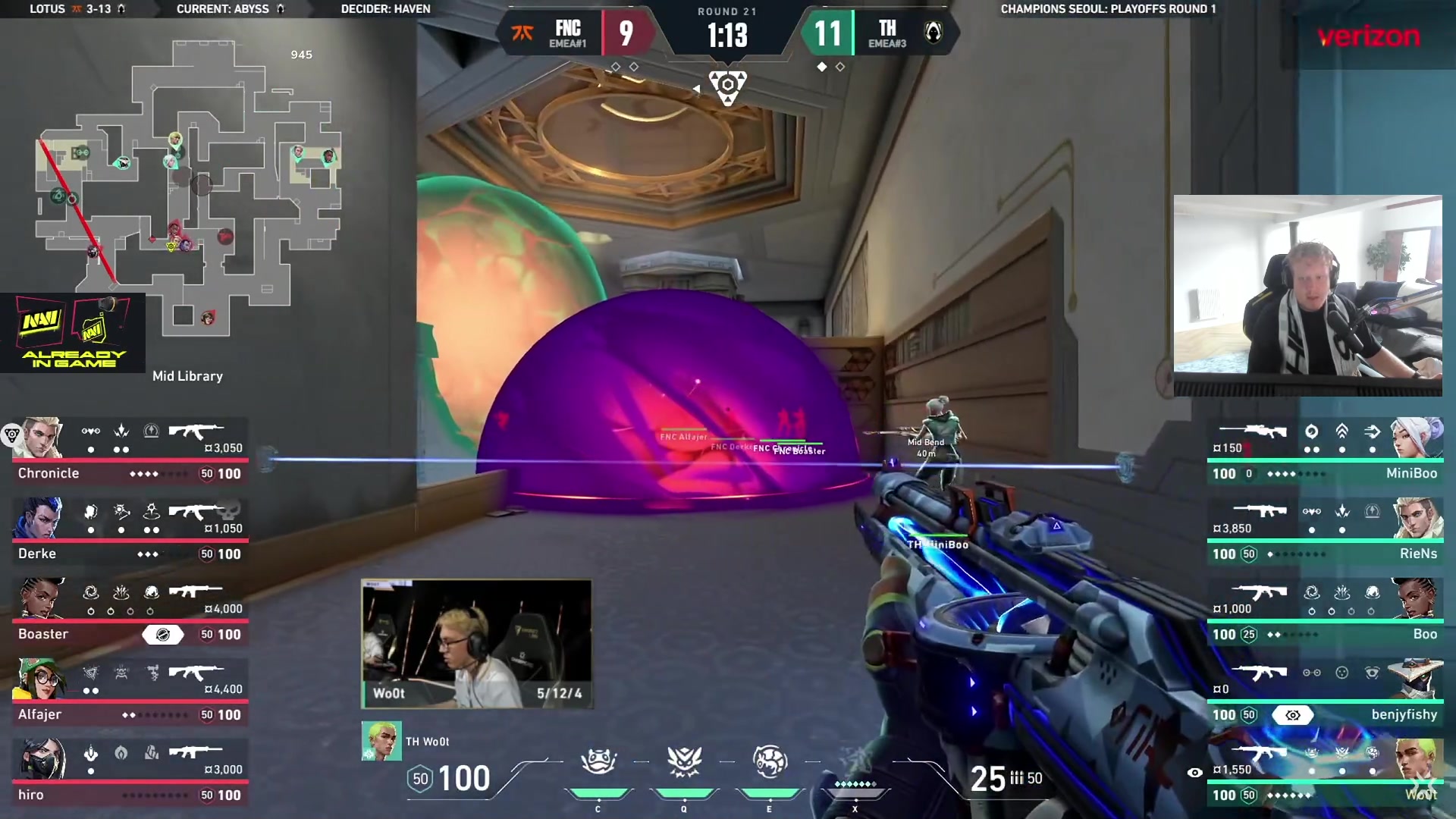The image size is (1456, 819).
Task: Click Wo0t's player camera thumbnail
Action: (476, 644)
